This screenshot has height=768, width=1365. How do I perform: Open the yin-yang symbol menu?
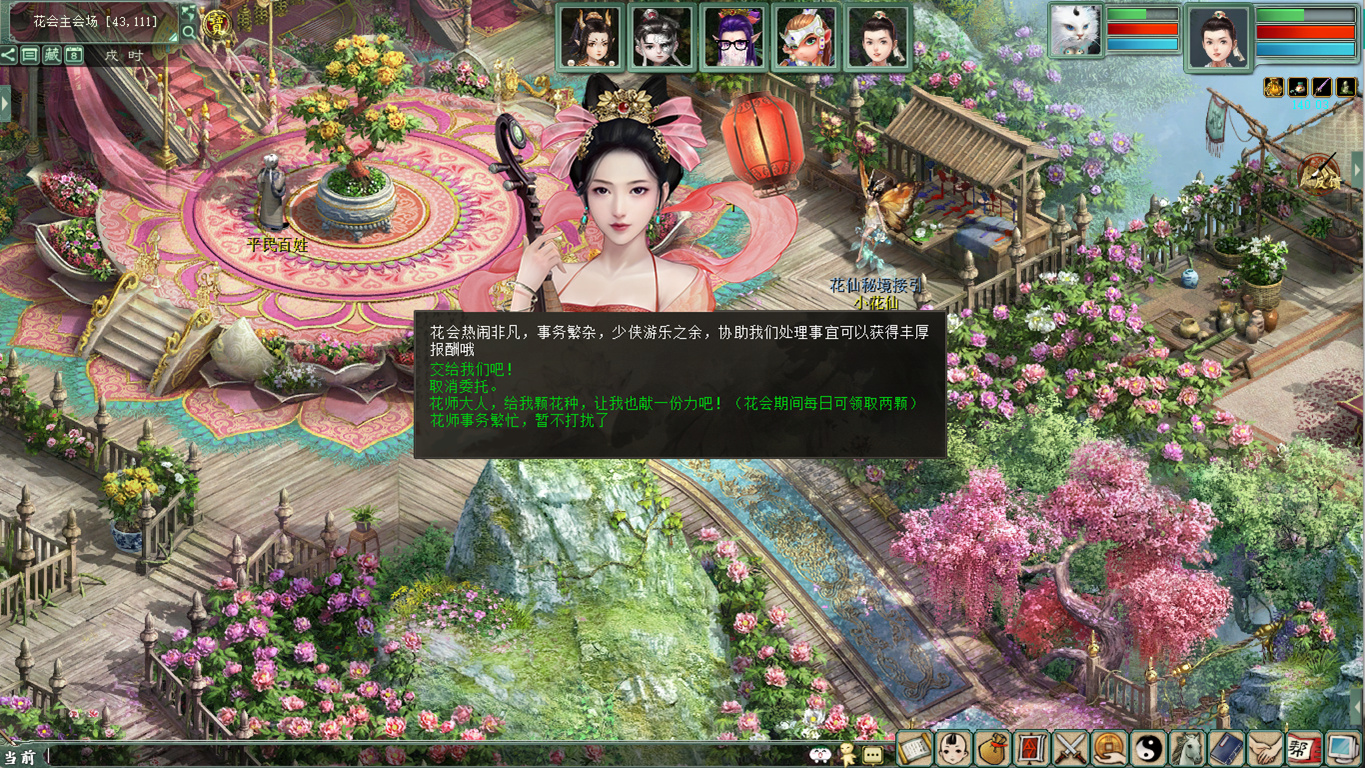pyautogui.click(x=1148, y=748)
